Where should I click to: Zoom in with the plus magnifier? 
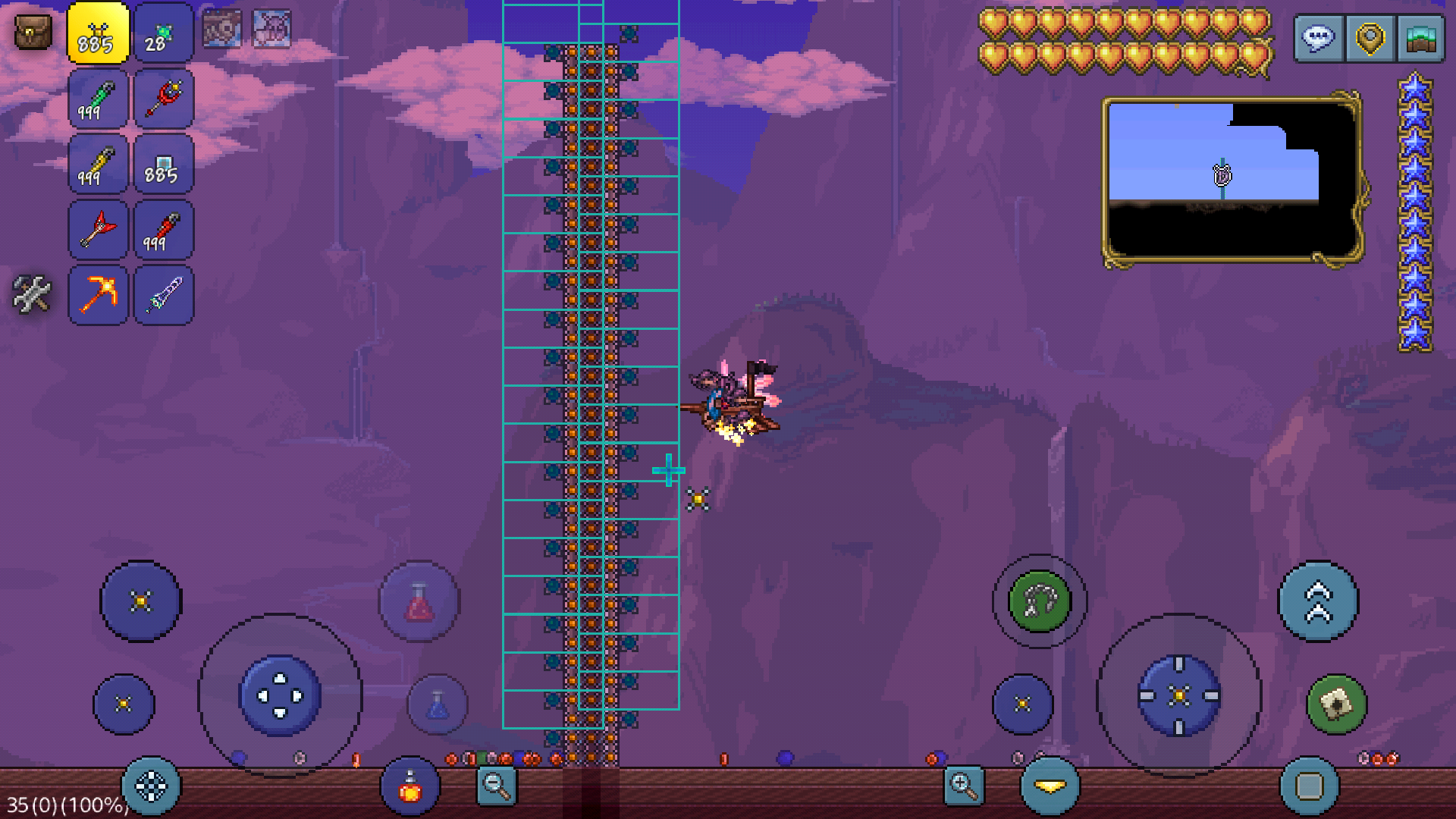[x=963, y=786]
